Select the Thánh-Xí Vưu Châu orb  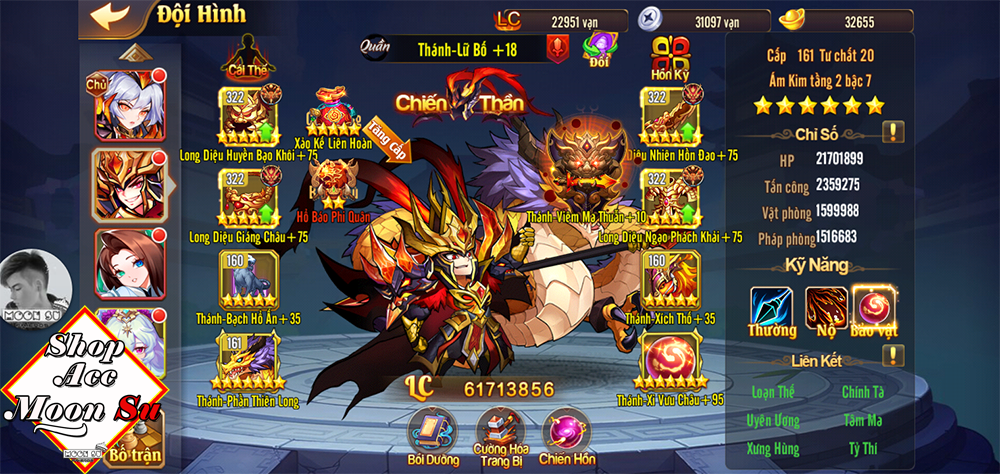click(669, 361)
